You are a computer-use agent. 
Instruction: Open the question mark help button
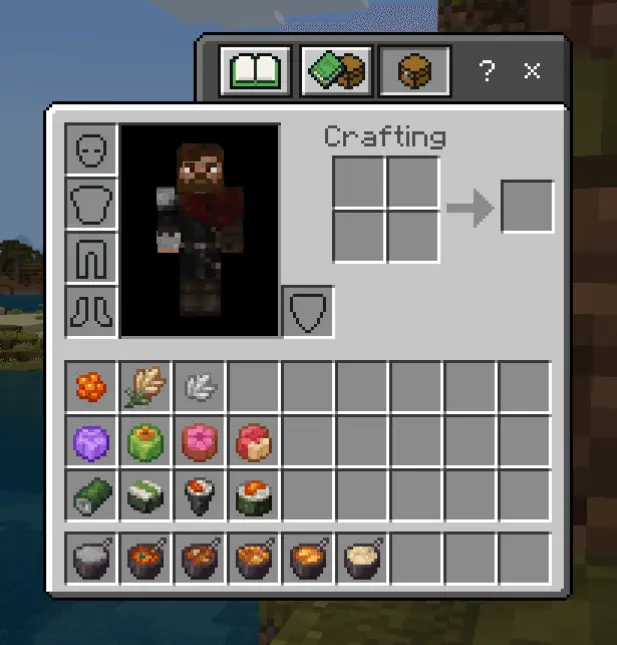click(x=487, y=71)
